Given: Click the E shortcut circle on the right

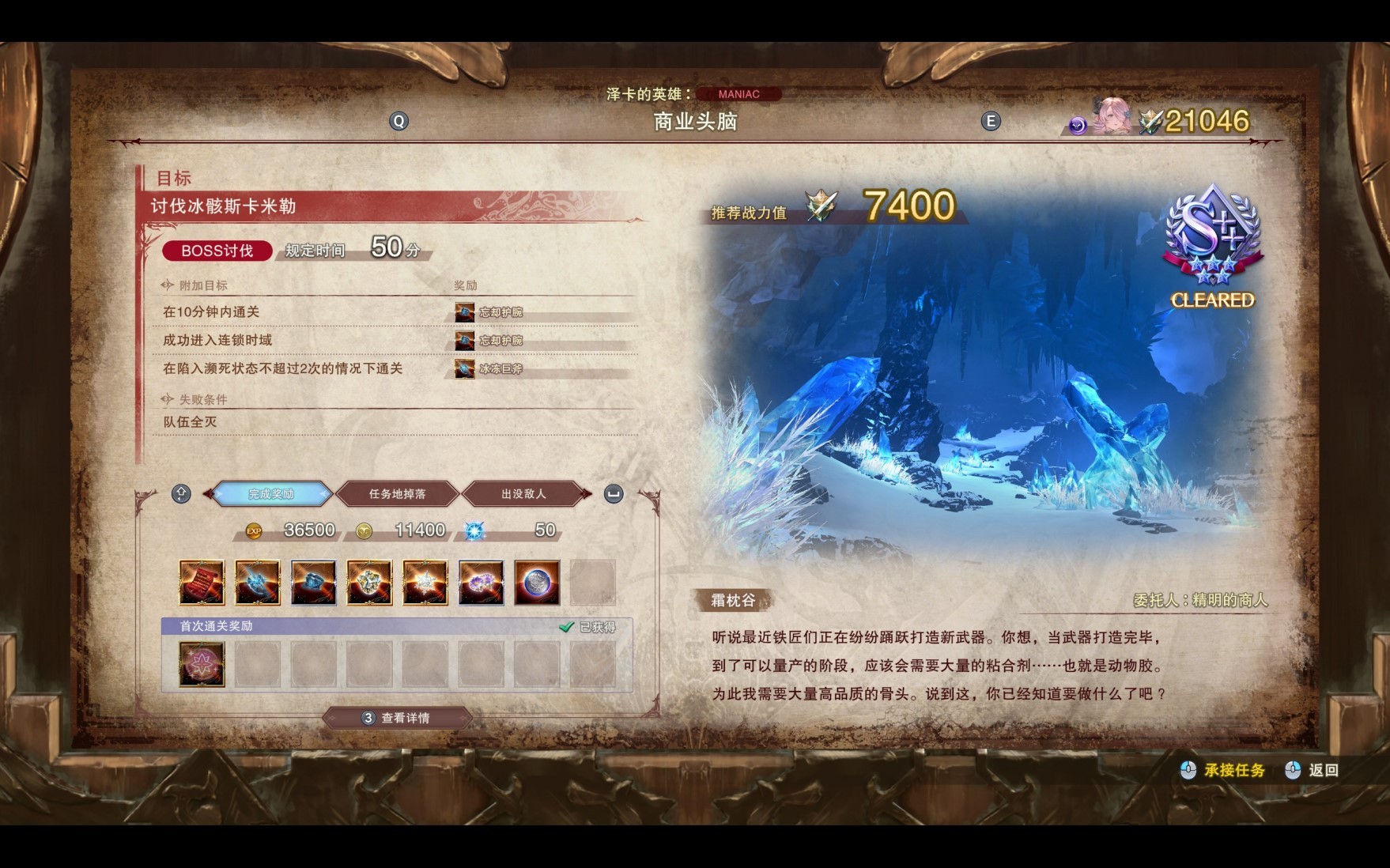Looking at the screenshot, I should pyautogui.click(x=990, y=121).
